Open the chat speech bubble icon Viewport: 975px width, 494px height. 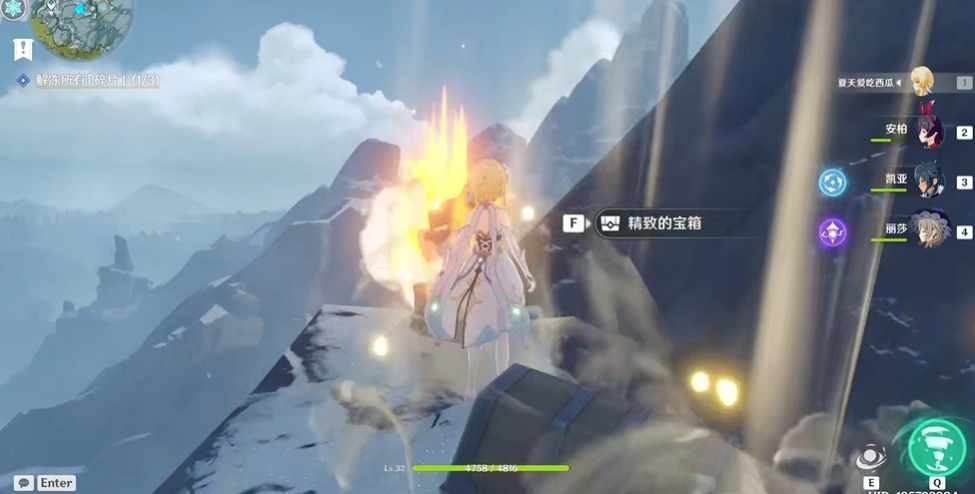tap(23, 483)
